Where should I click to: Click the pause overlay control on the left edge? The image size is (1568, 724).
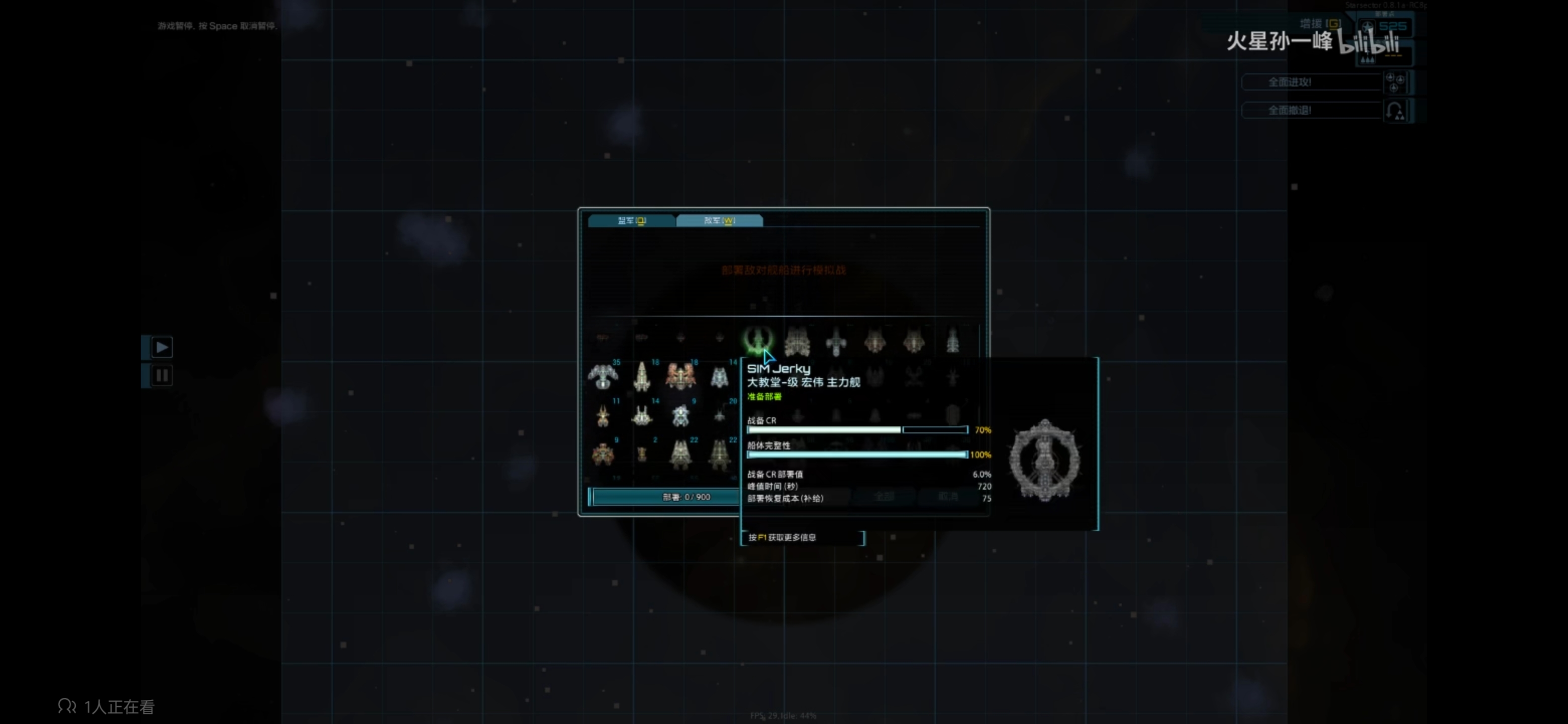coord(161,376)
